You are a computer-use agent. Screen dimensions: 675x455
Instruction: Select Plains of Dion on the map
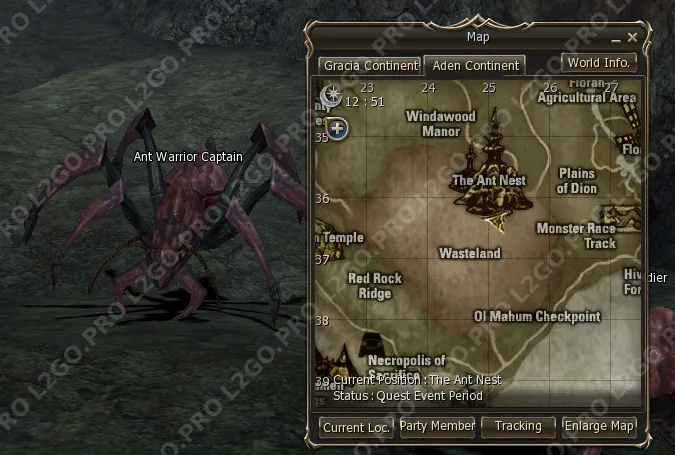click(576, 181)
